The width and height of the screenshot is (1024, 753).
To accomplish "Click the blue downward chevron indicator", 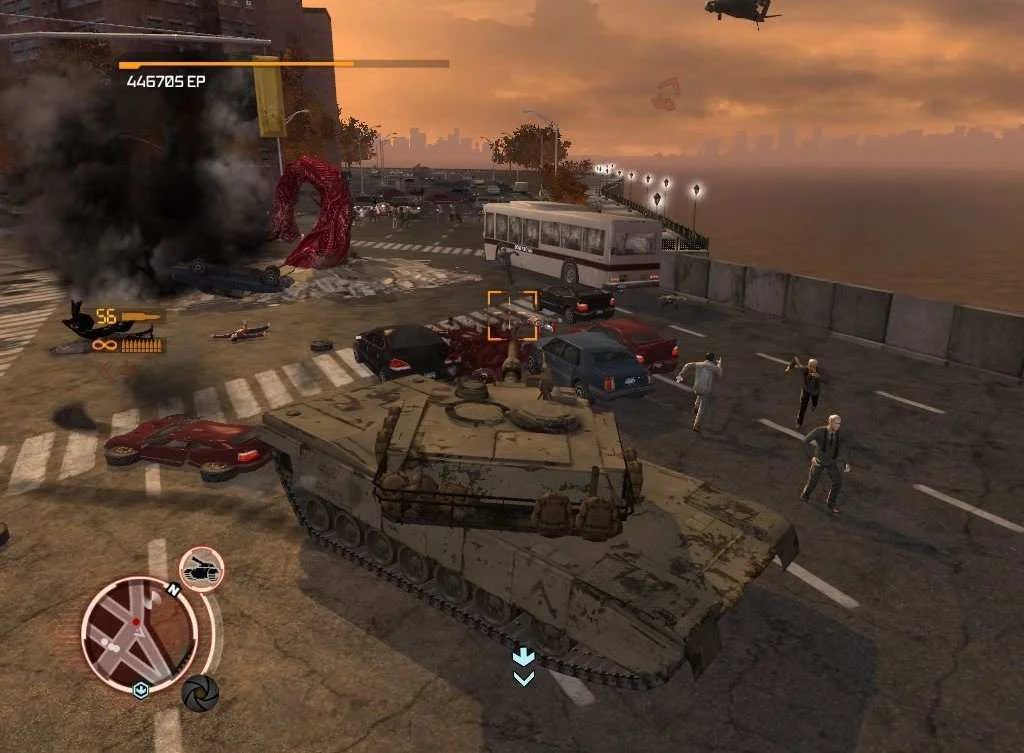I will point(523,666).
